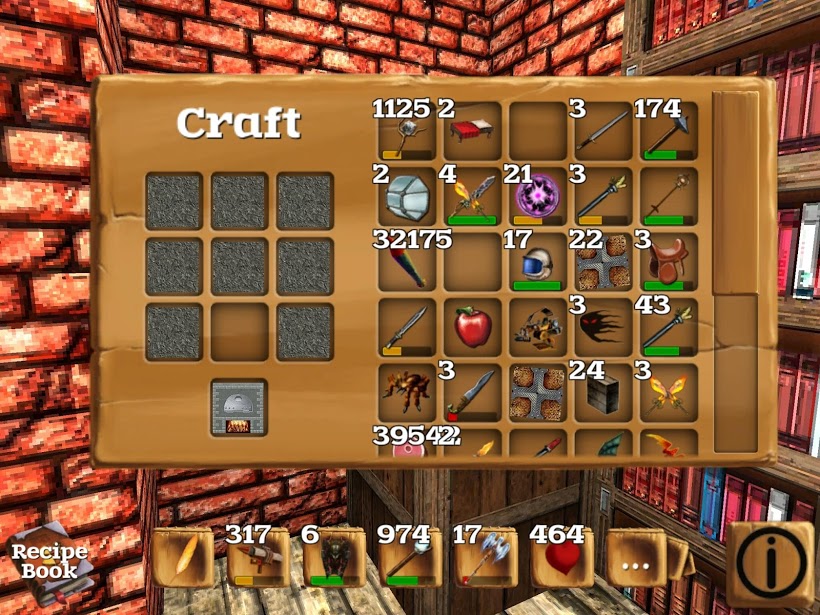820x615 pixels.
Task: Select the brown spider creature slot
Action: pos(407,392)
